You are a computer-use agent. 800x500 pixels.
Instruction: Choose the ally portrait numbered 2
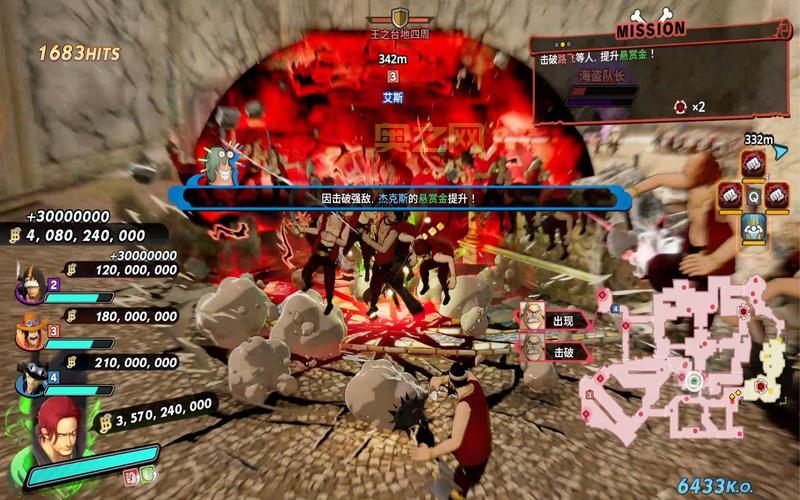(29, 289)
